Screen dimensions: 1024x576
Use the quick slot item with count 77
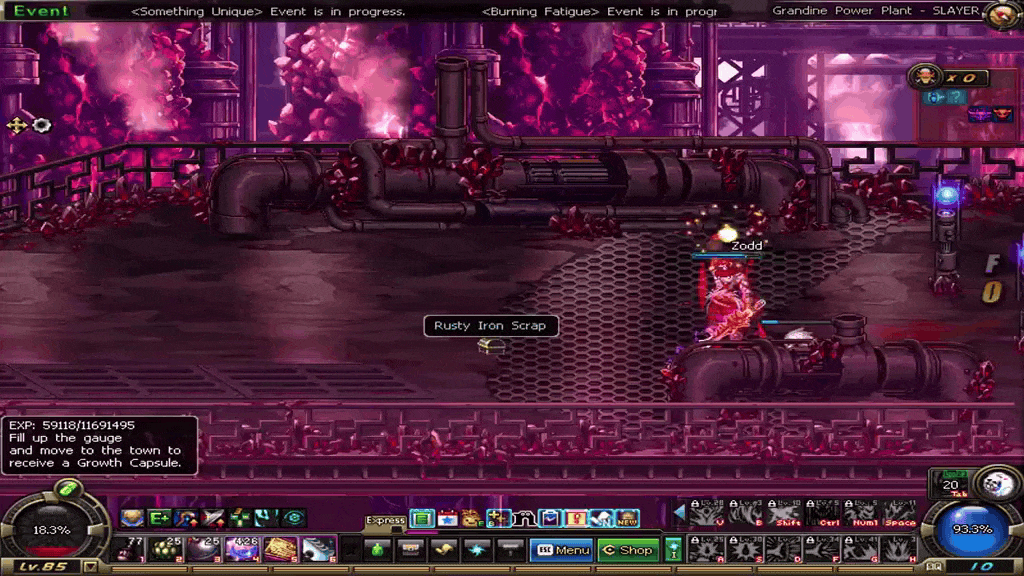[127, 548]
